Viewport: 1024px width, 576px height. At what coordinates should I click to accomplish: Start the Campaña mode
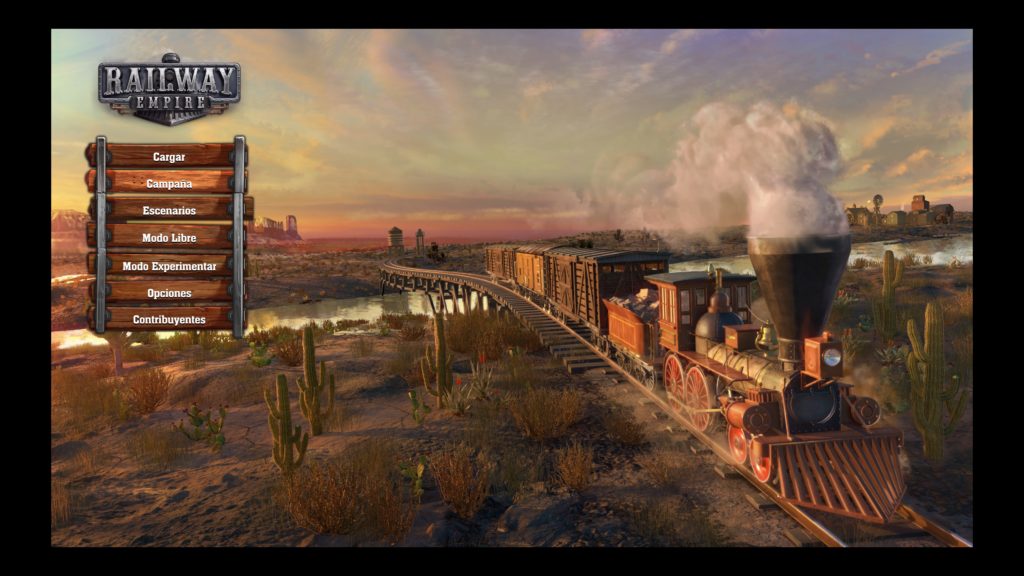point(169,184)
